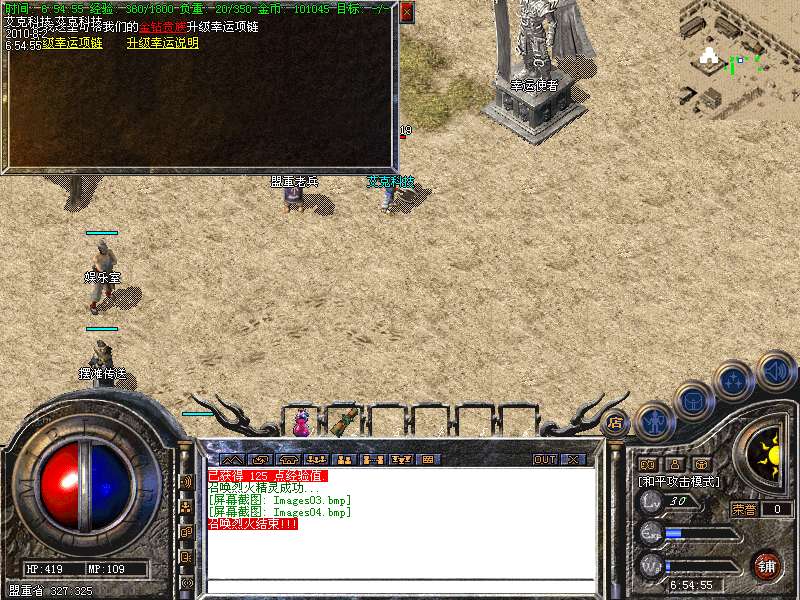This screenshot has height=600, width=800.
Task: Open the skills button with four stars
Action: click(x=735, y=381)
